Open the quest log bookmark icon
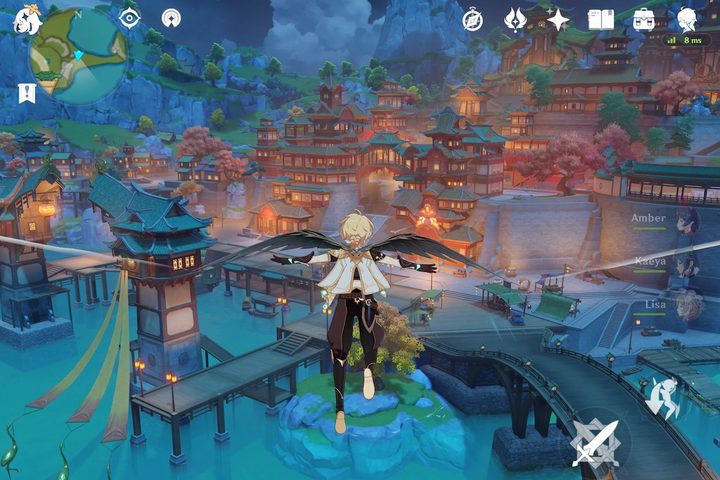 [x=24, y=93]
